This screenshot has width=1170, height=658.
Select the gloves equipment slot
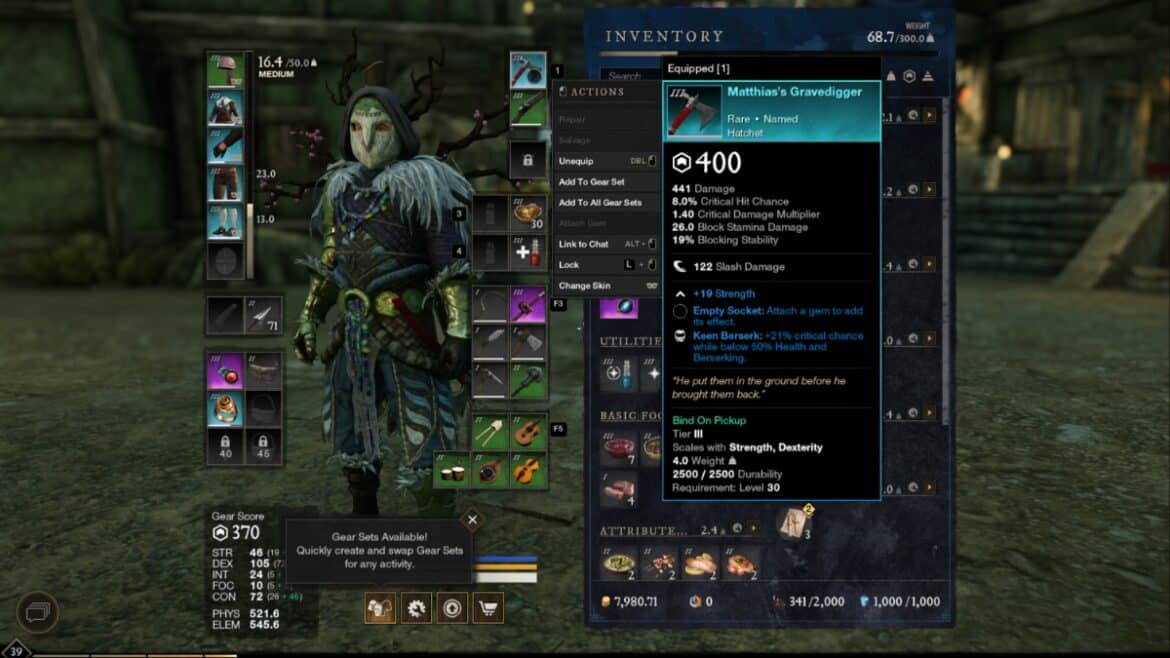225,147
